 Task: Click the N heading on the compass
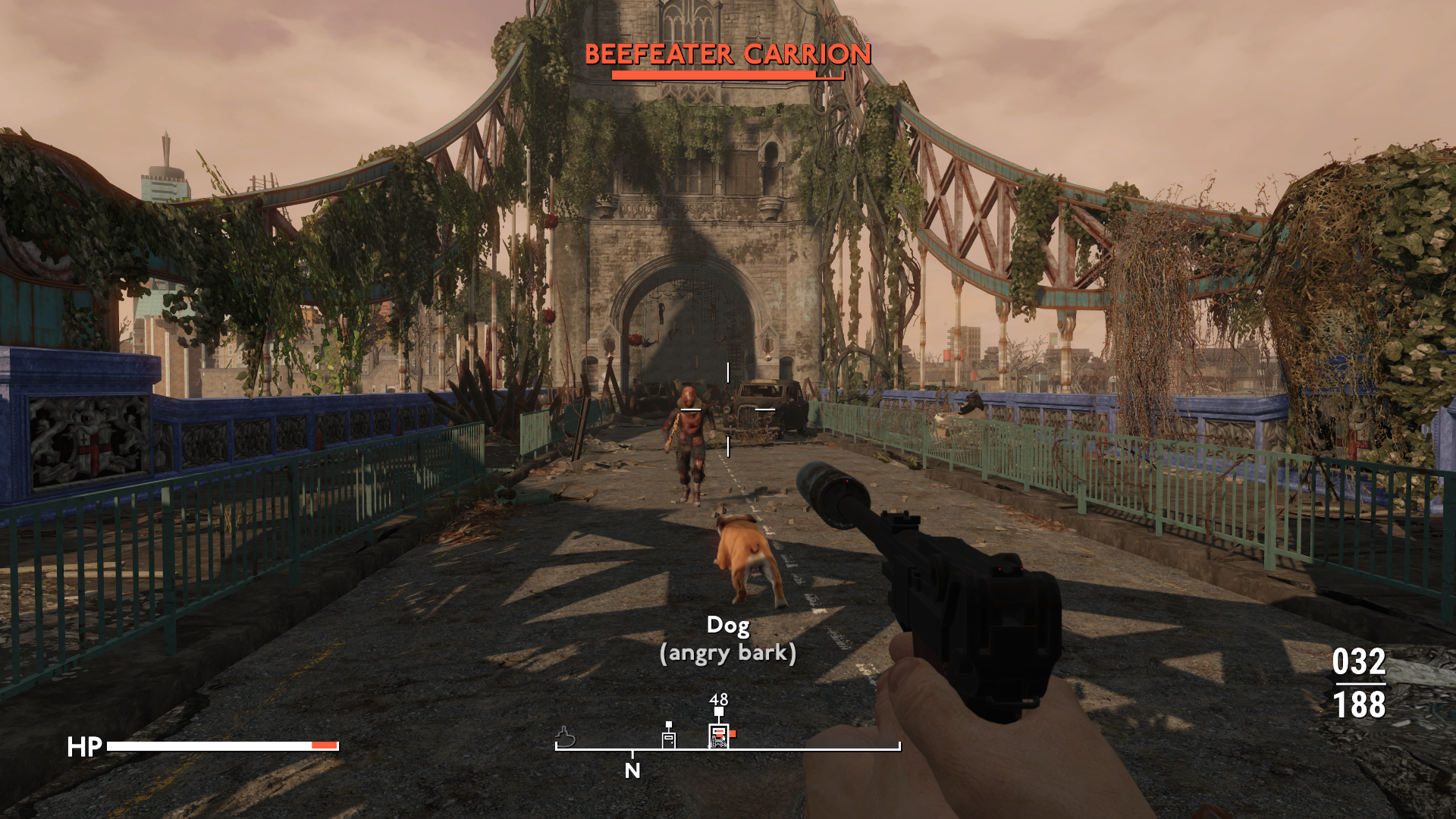(x=632, y=770)
